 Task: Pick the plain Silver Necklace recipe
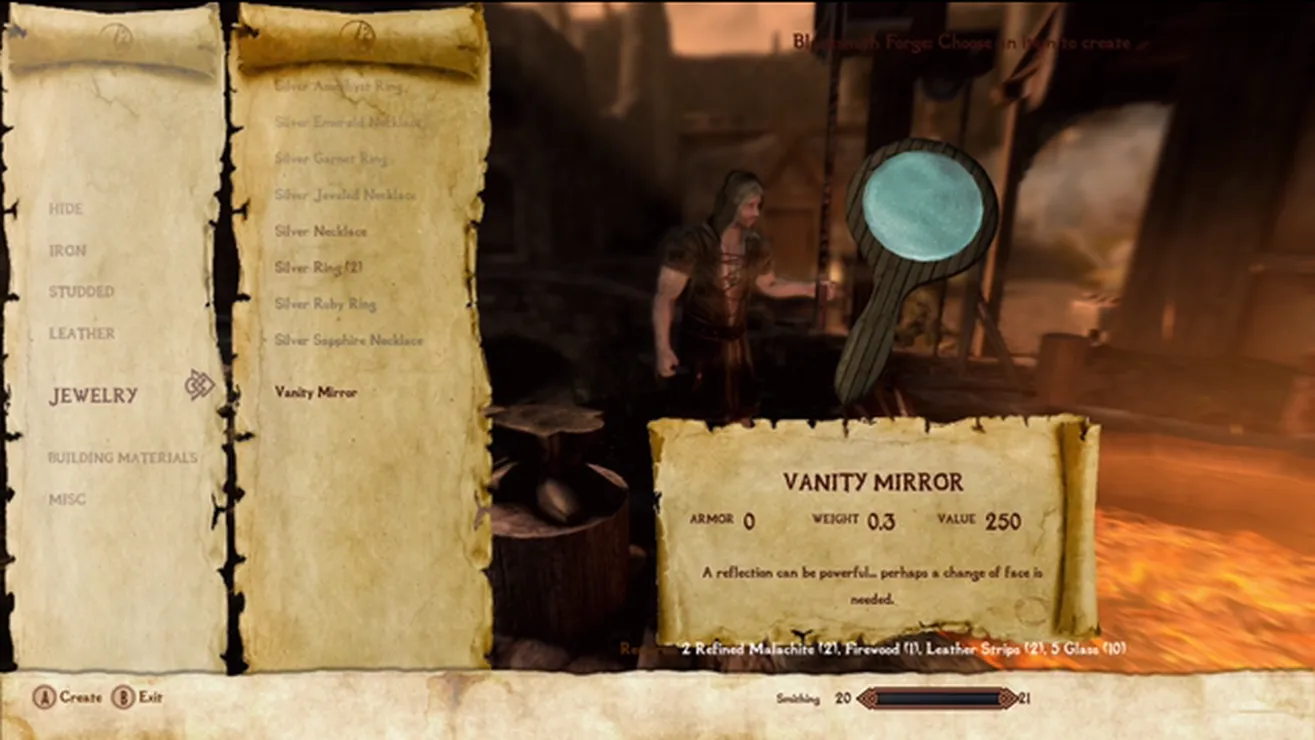click(321, 231)
